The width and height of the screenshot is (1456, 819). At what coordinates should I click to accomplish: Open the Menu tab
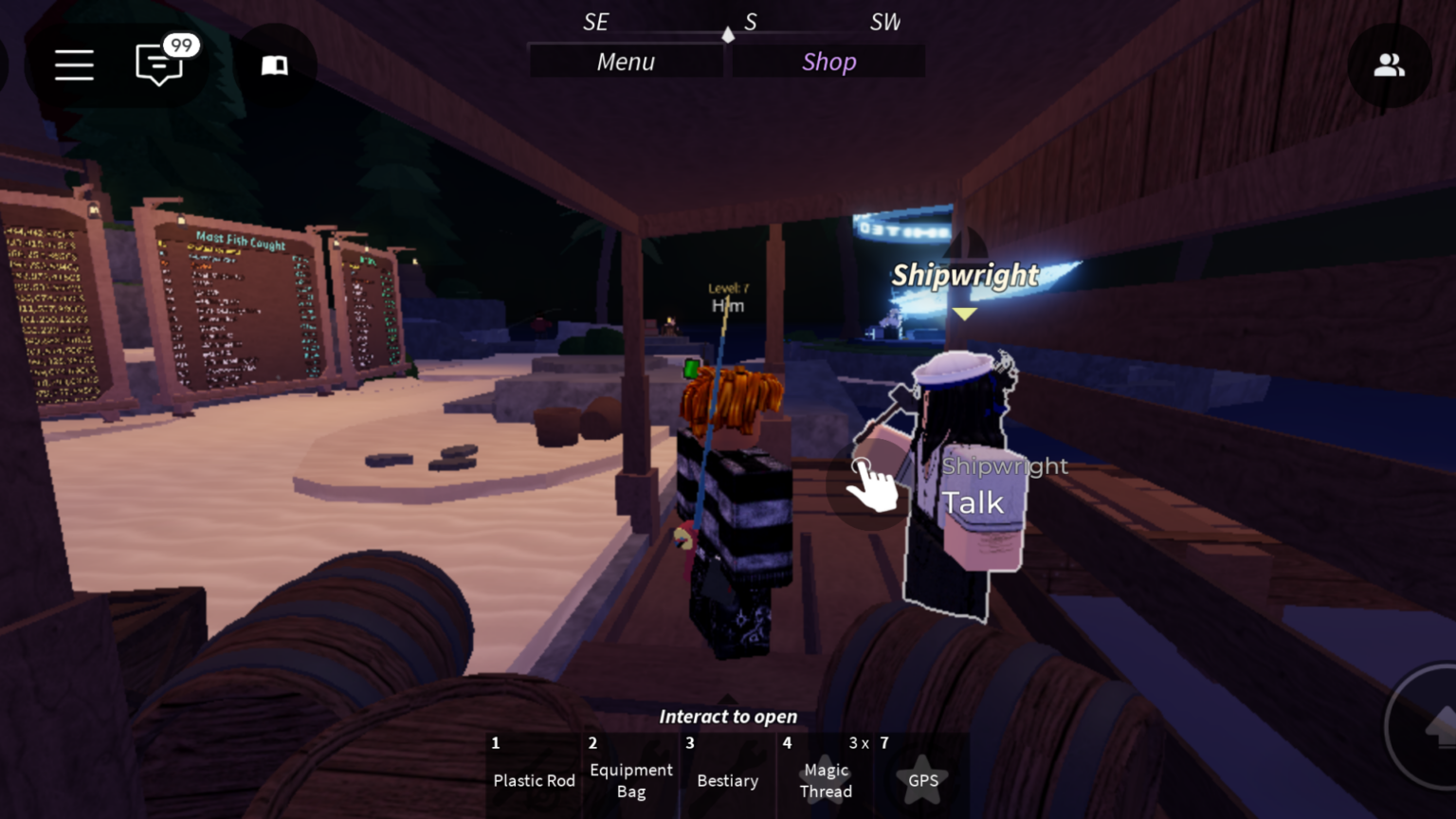(x=626, y=61)
